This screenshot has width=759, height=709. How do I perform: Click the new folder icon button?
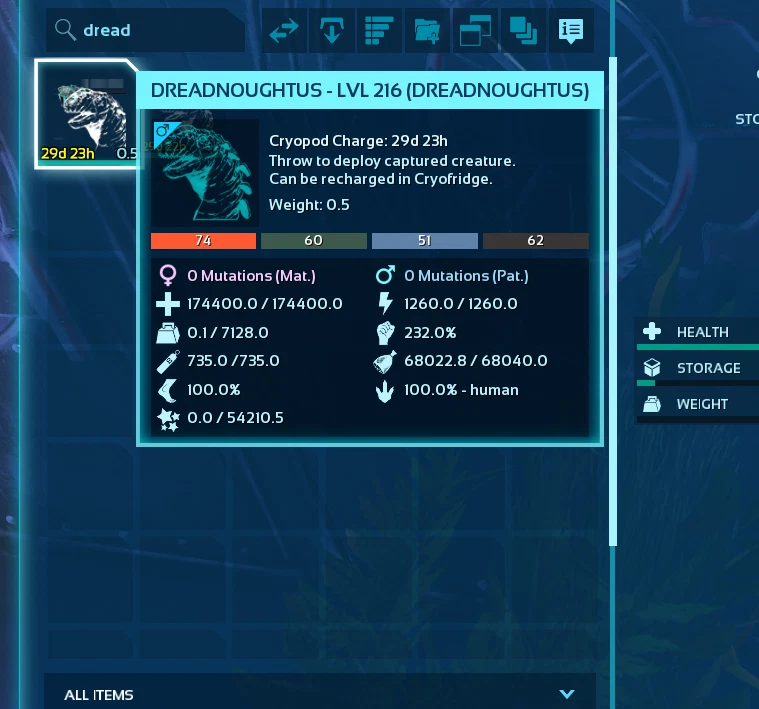427,31
